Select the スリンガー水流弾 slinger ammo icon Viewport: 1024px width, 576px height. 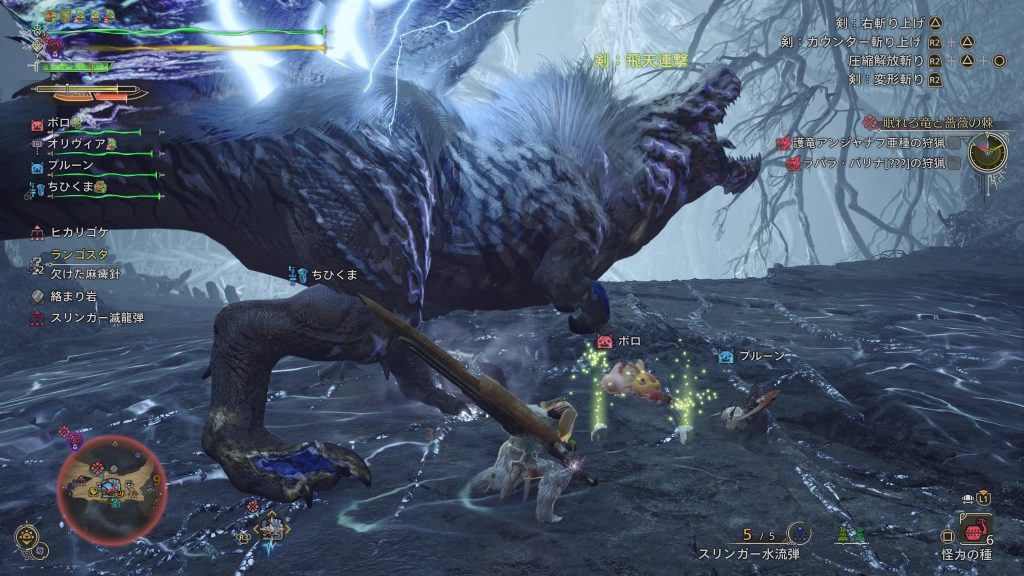pyautogui.click(x=799, y=533)
